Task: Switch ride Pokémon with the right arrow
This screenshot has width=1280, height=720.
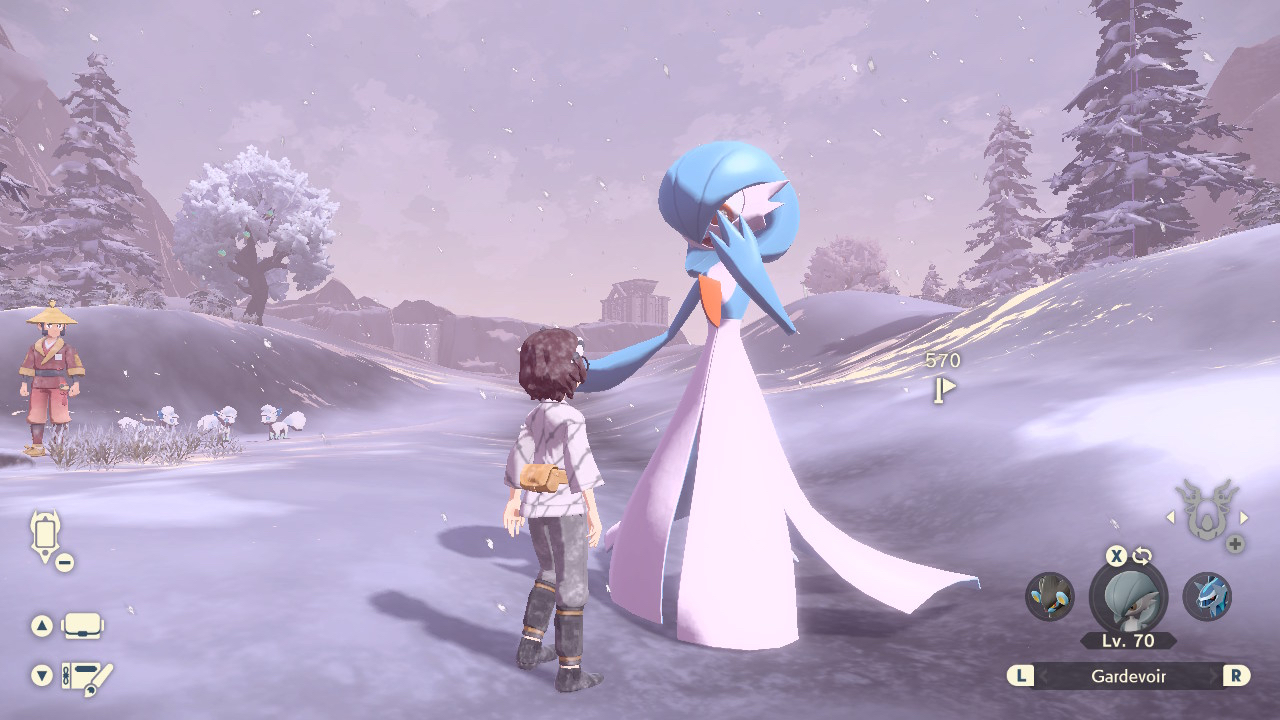Action: point(1244,517)
